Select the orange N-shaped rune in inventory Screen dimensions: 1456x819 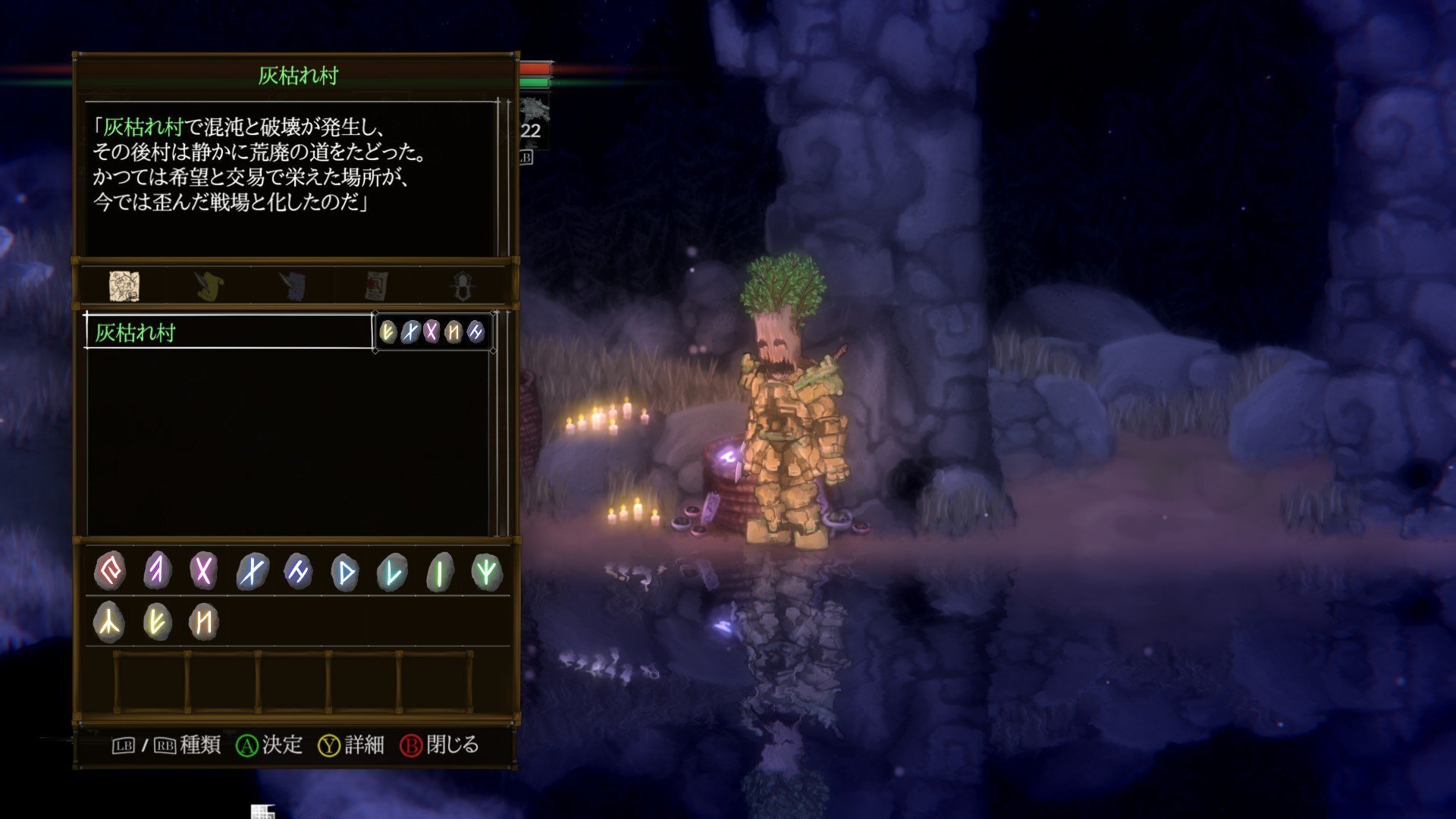click(x=204, y=622)
